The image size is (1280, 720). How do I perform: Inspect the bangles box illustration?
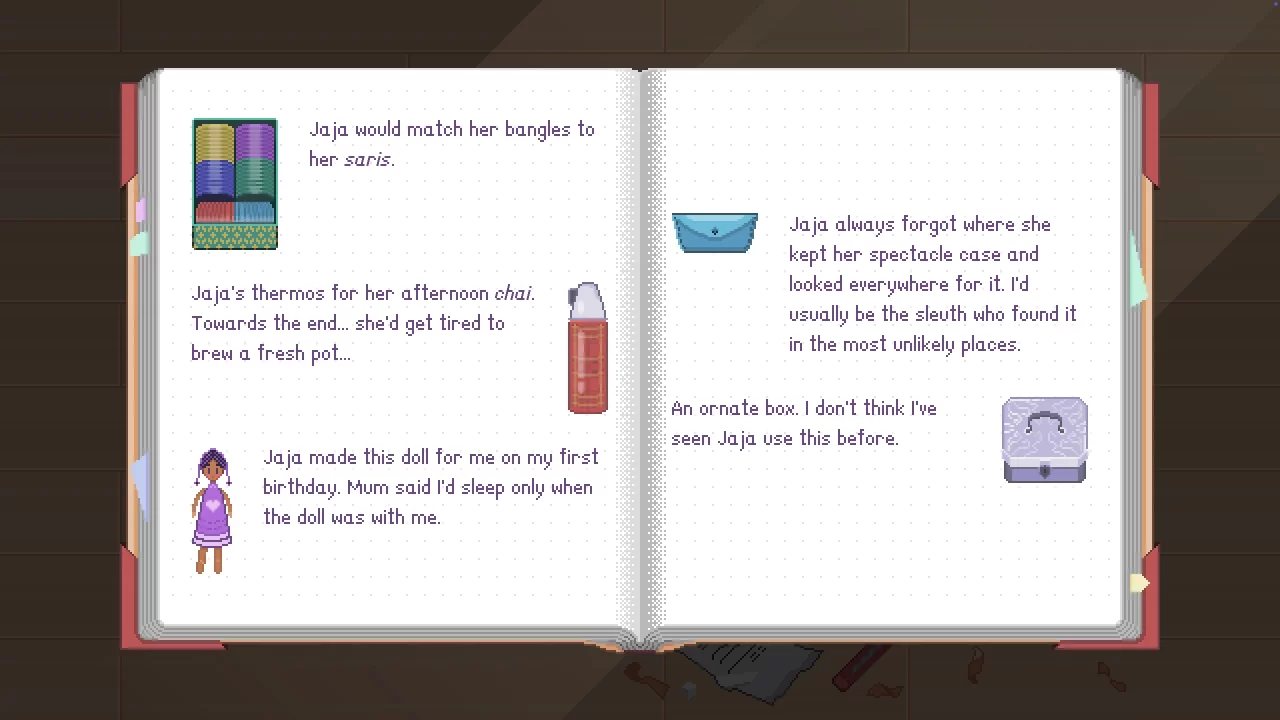tap(234, 184)
